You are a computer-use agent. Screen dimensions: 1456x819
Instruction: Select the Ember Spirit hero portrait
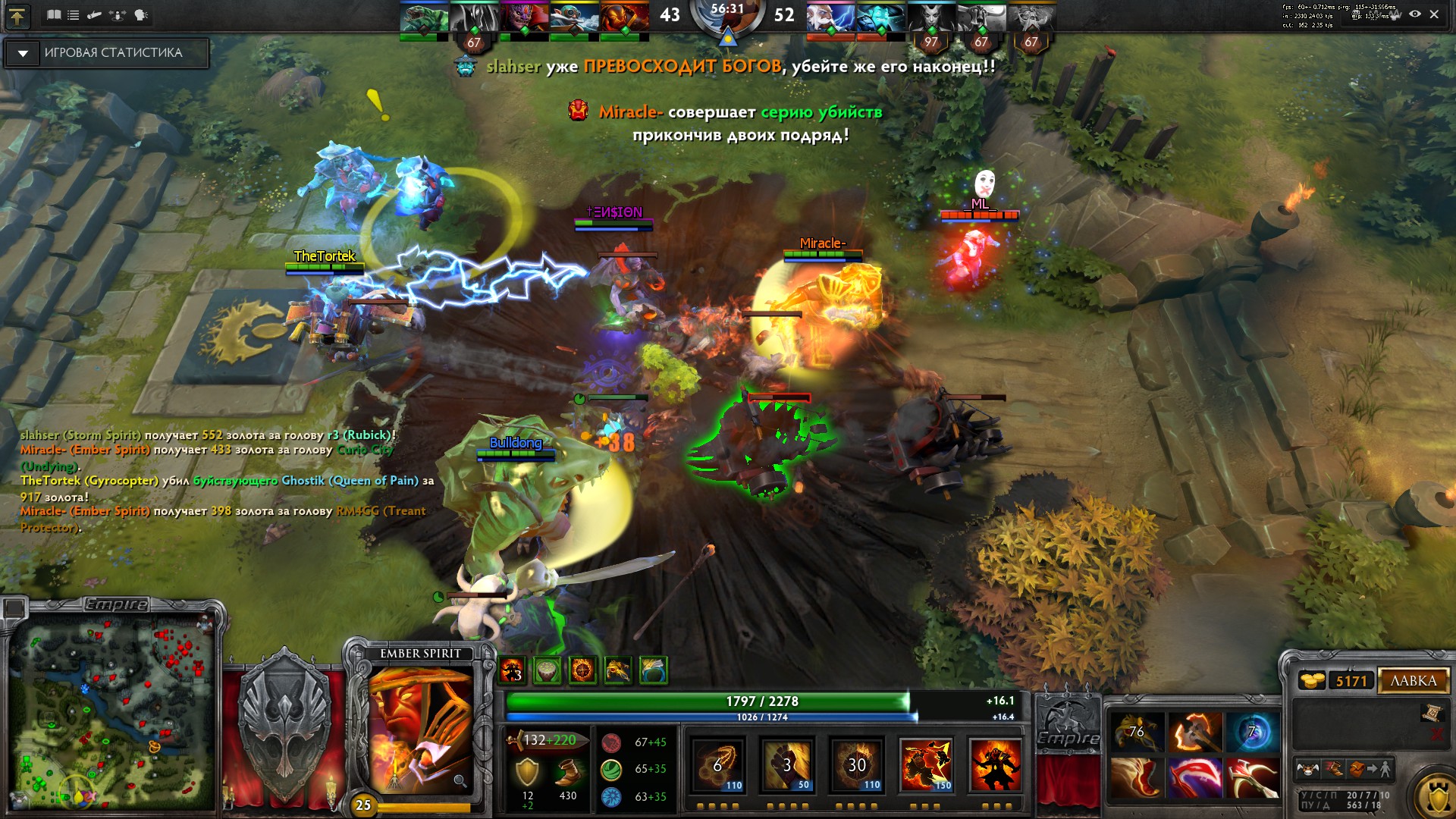click(419, 728)
